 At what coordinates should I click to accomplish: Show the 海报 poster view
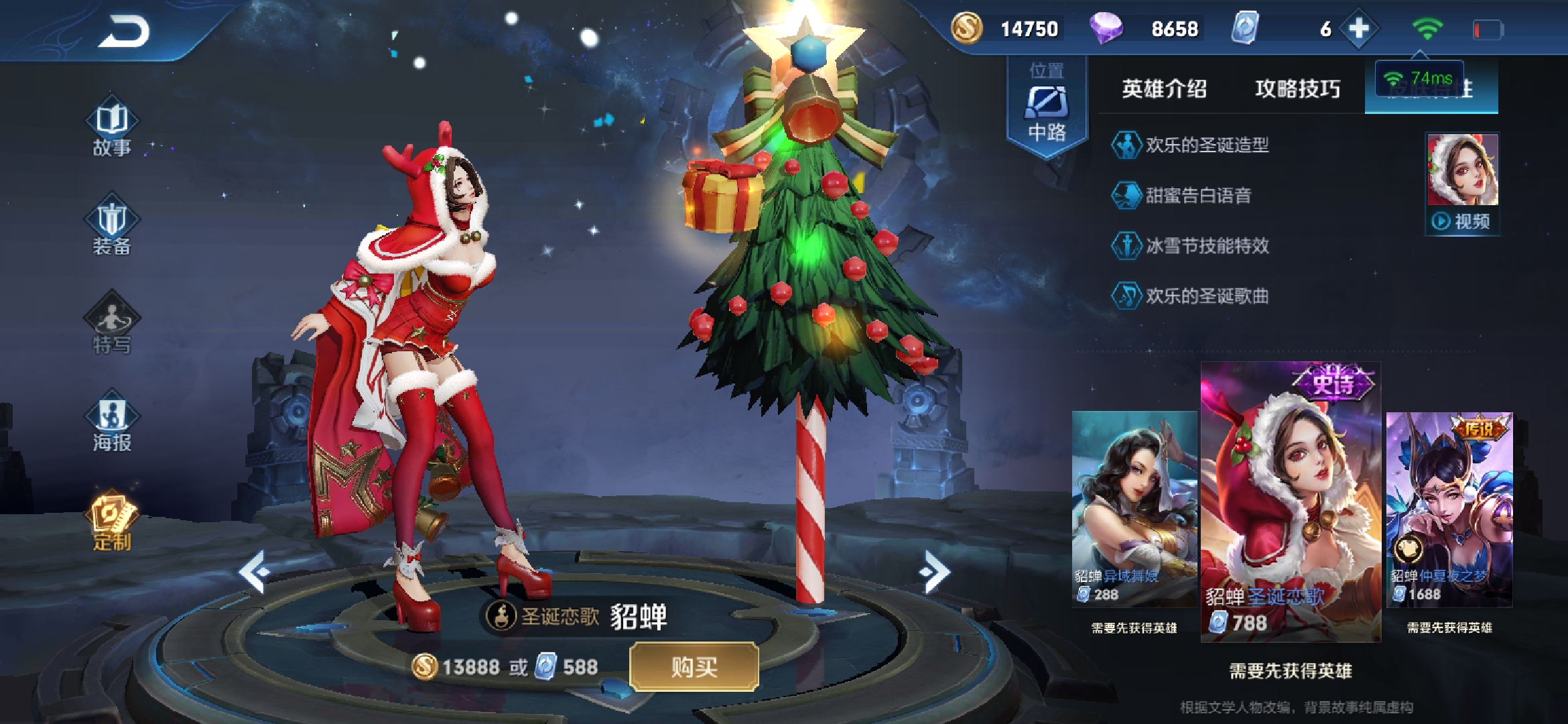click(112, 422)
